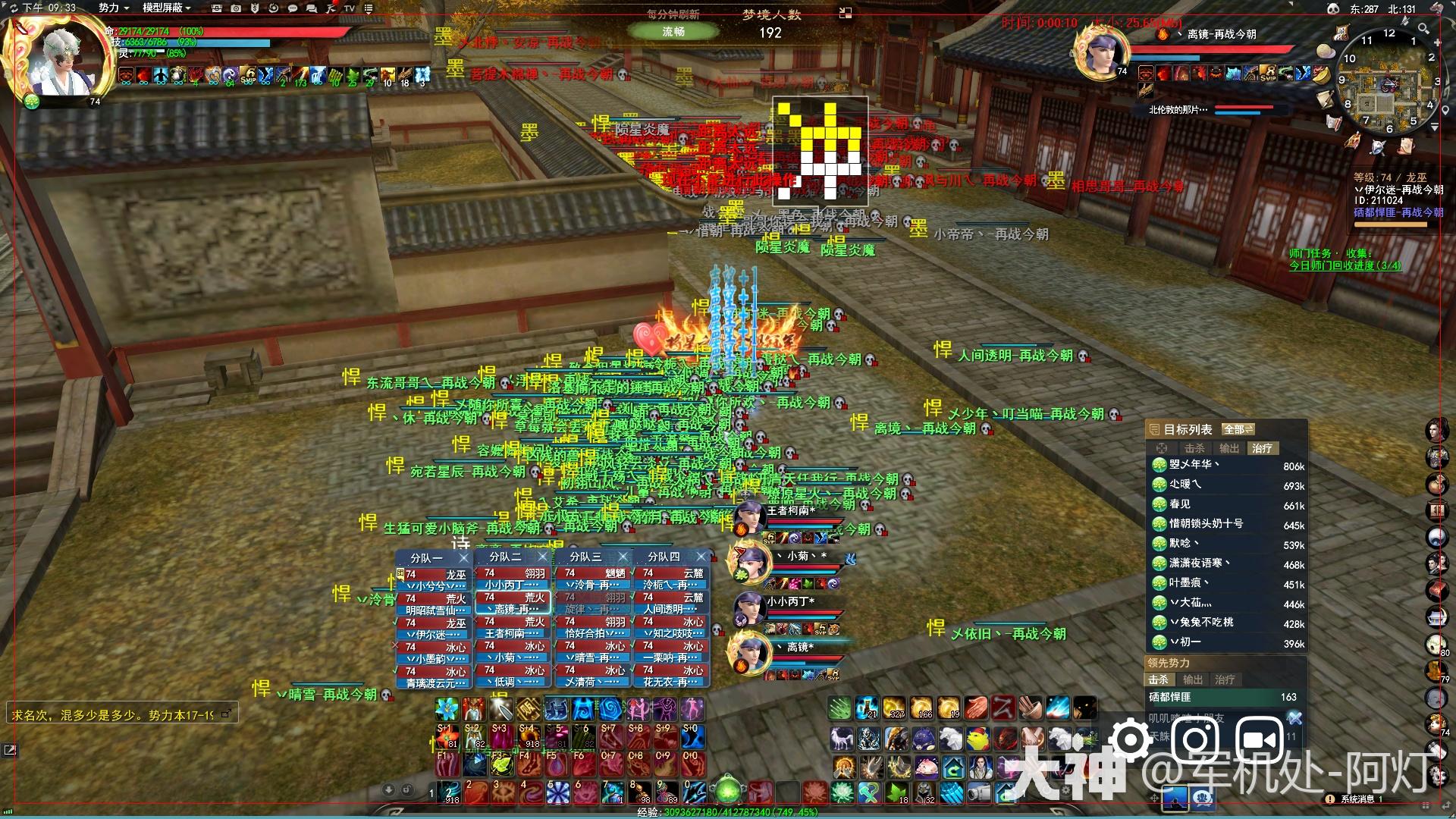
Task: Use the blue rose swirl skill
Action: click(x=610, y=709)
